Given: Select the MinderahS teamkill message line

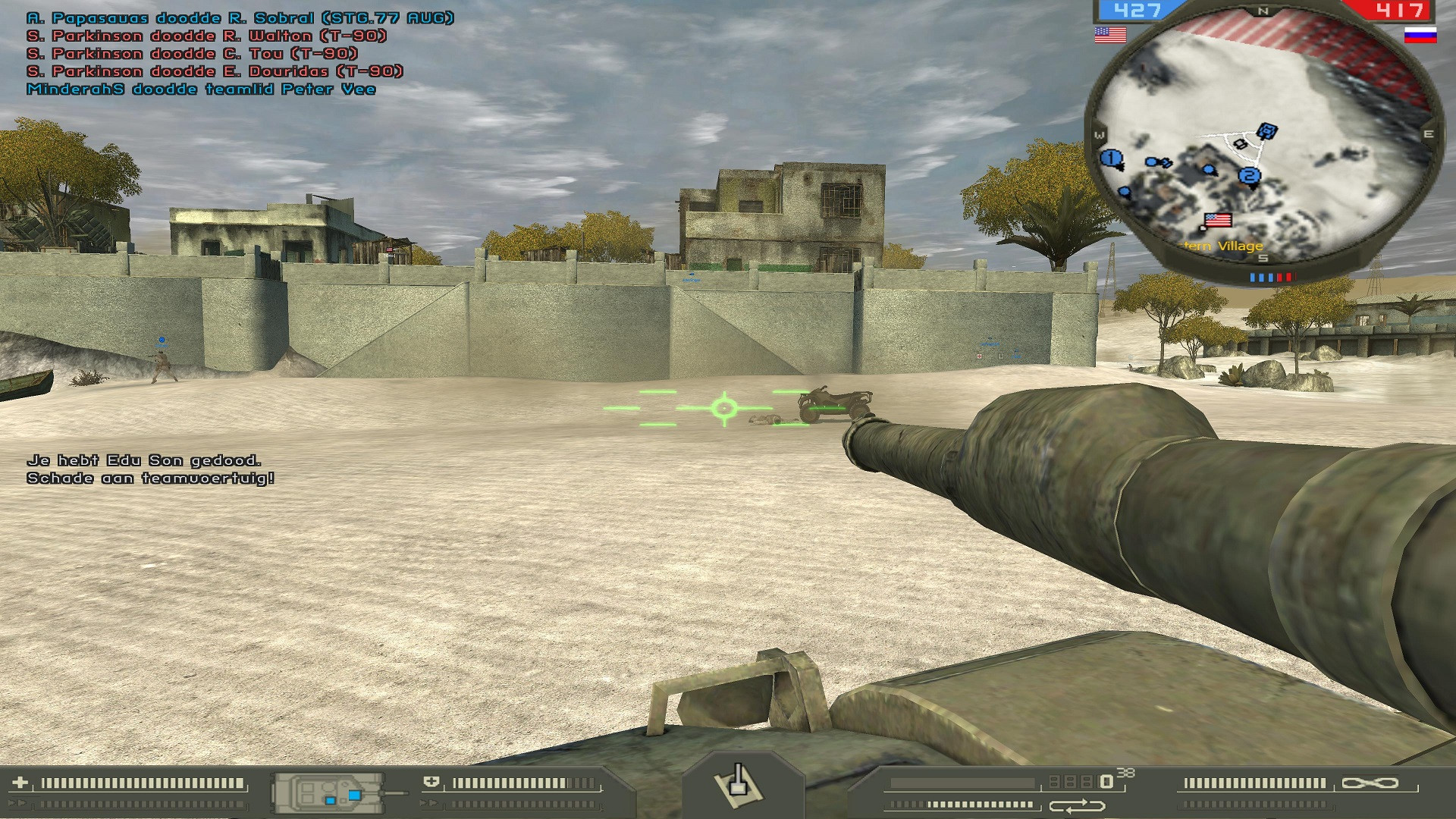Looking at the screenshot, I should [201, 89].
